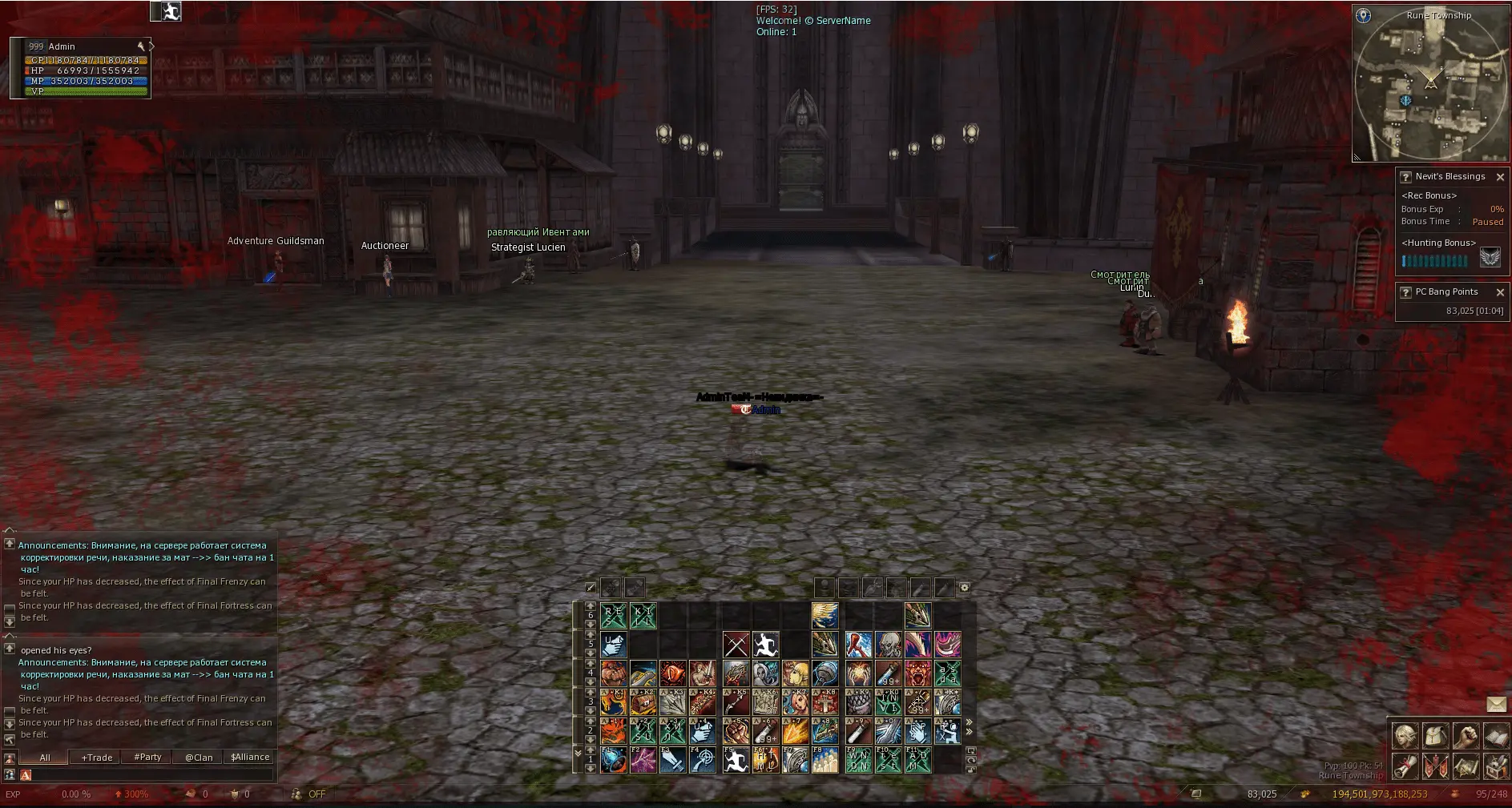Open the inventory bag icon
Image resolution: width=1512 pixels, height=808 pixels.
click(x=1435, y=735)
